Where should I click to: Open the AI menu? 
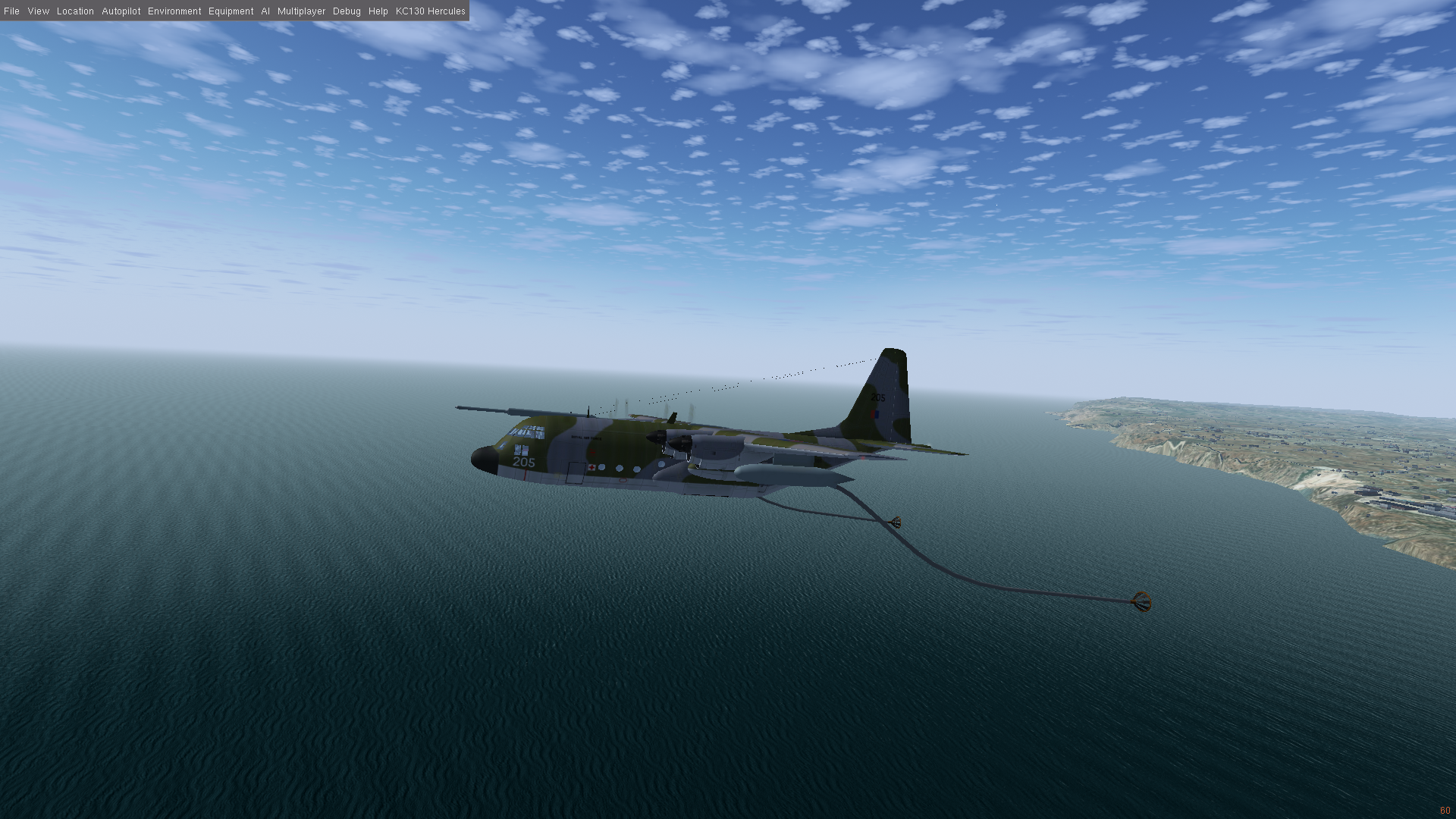click(265, 11)
